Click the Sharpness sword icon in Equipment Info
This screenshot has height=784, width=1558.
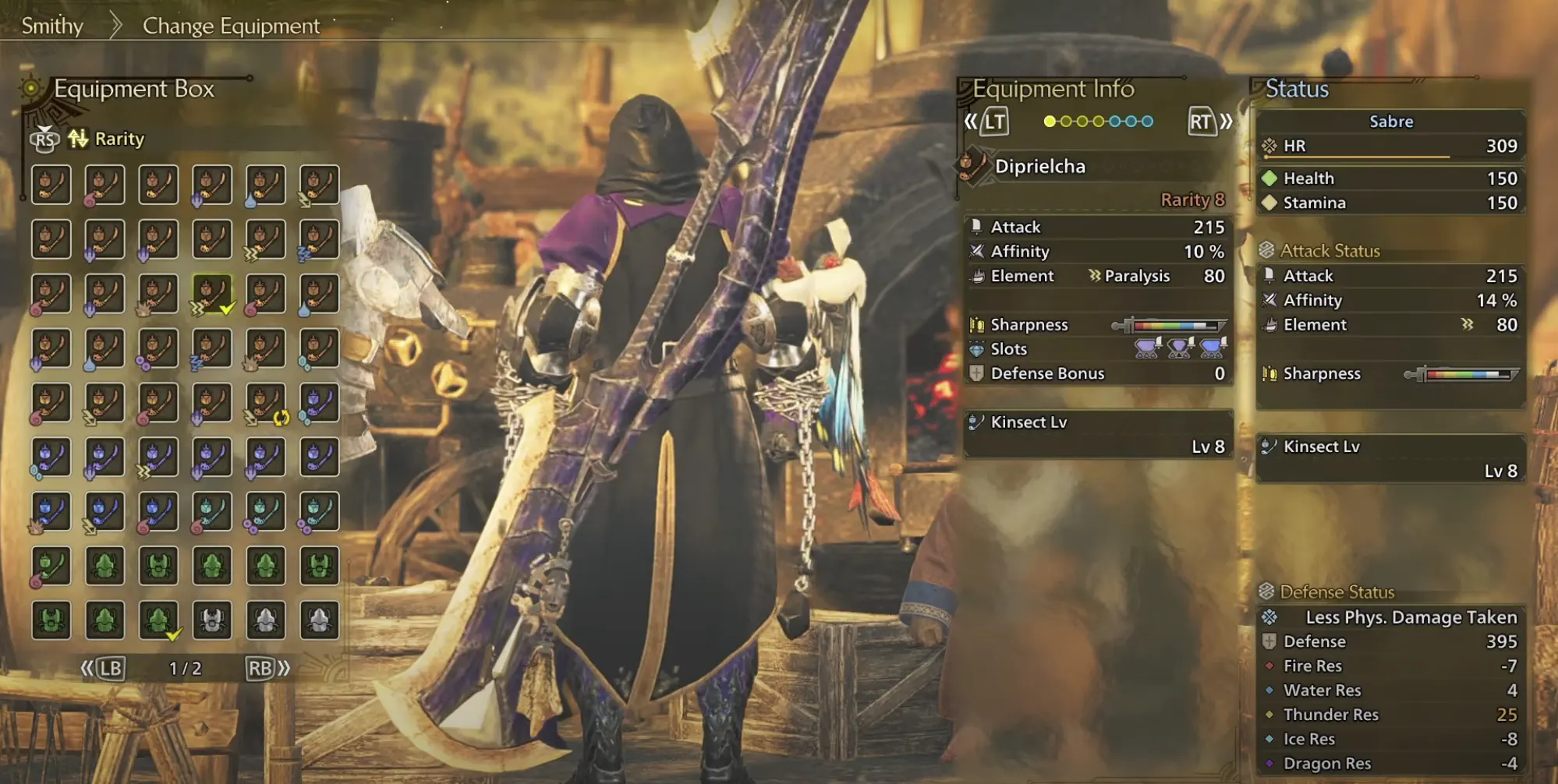pos(976,324)
